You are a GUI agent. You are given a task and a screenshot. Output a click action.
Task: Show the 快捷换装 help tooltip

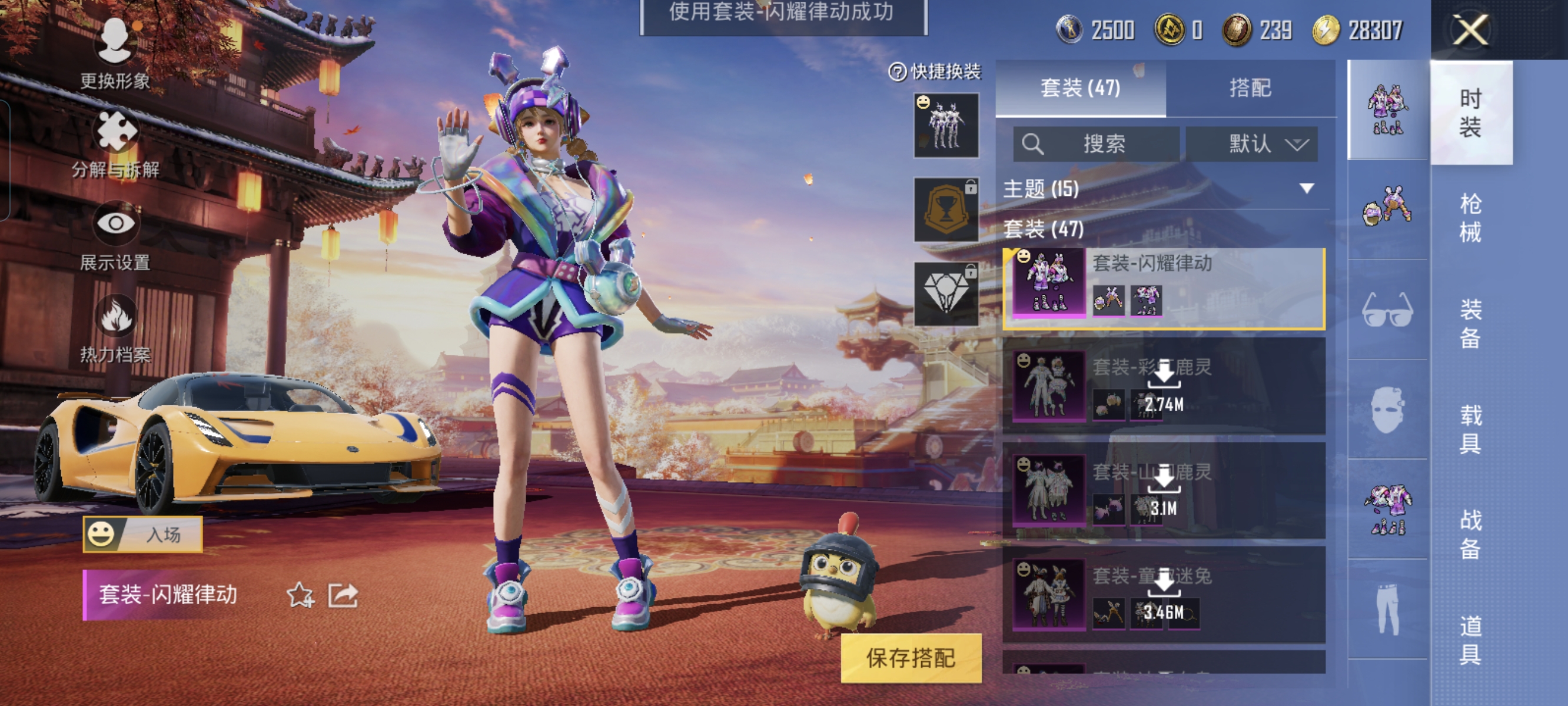tap(897, 72)
